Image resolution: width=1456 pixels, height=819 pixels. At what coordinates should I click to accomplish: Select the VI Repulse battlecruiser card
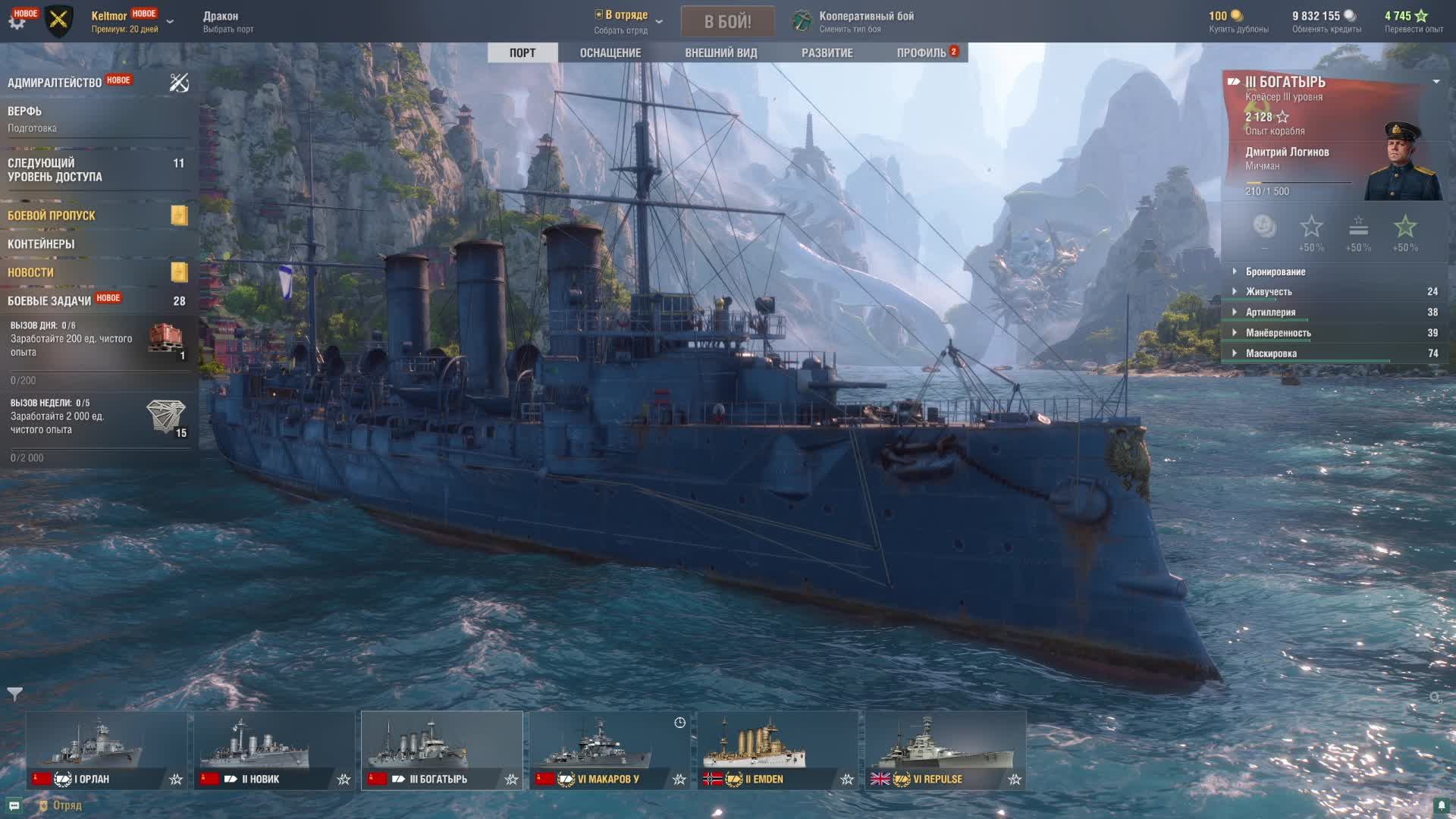945,750
